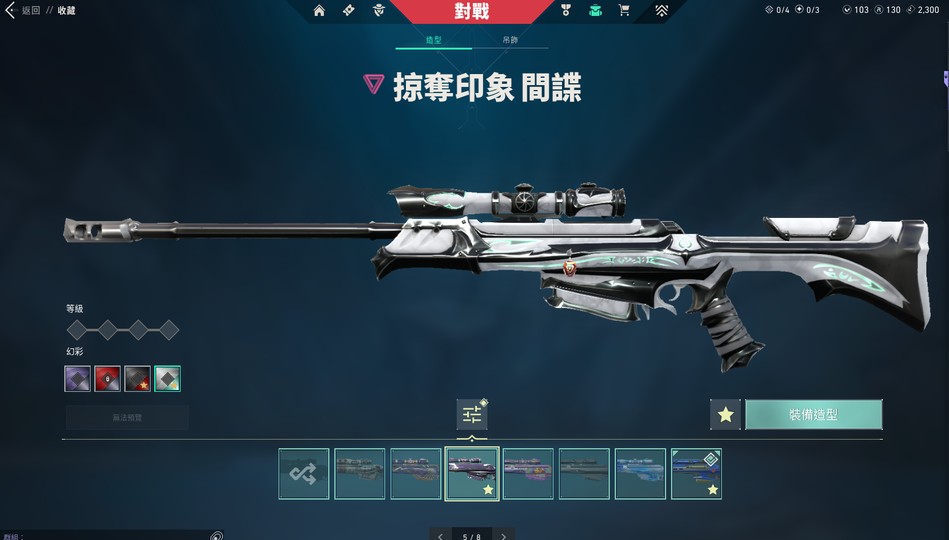Open the career medal icon

(565, 11)
